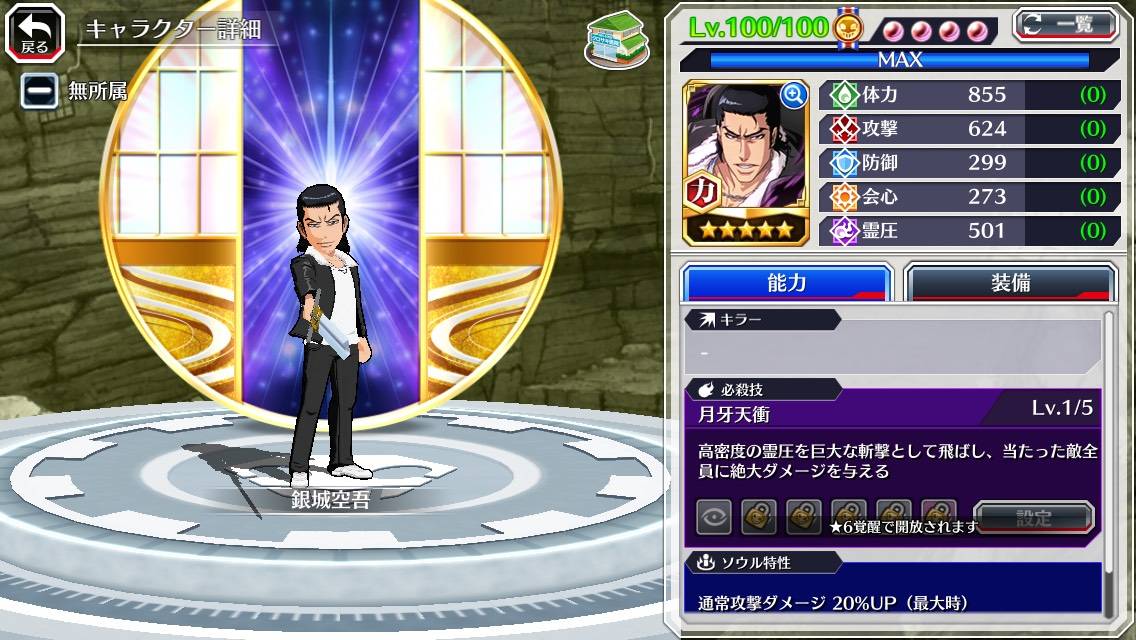The height and width of the screenshot is (640, 1136).
Task: Enlarge the character portrait with the magnifier
Action: coord(794,96)
